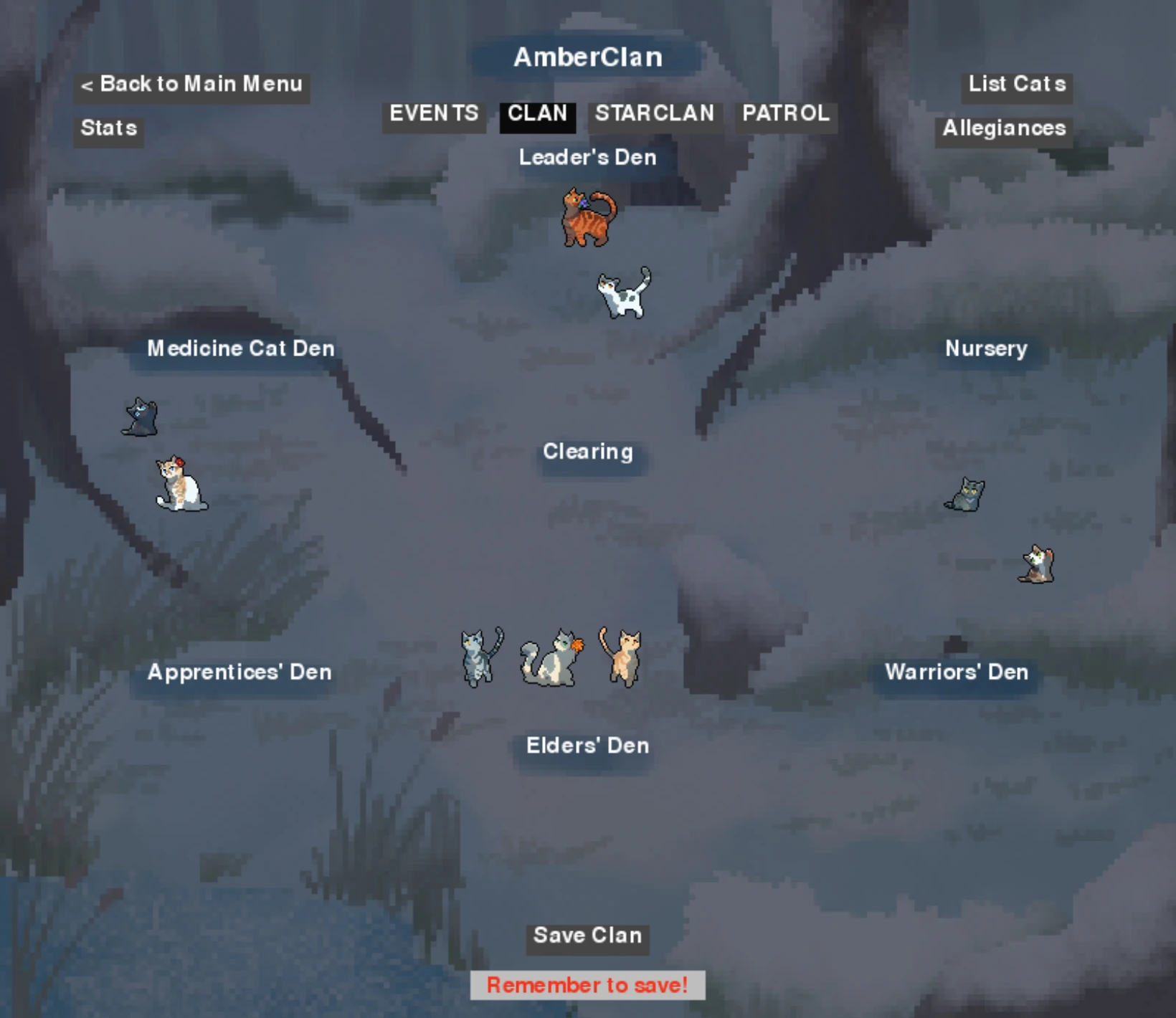Switch to the EVENTS tab

click(433, 113)
